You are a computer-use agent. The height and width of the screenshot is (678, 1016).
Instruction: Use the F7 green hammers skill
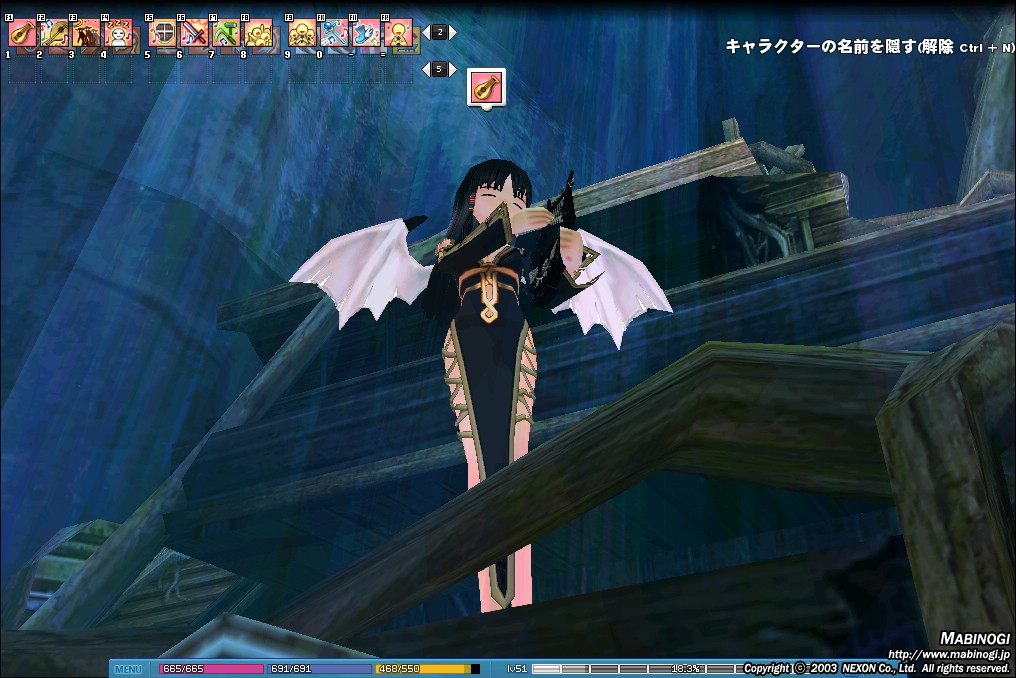pyautogui.click(x=226, y=33)
